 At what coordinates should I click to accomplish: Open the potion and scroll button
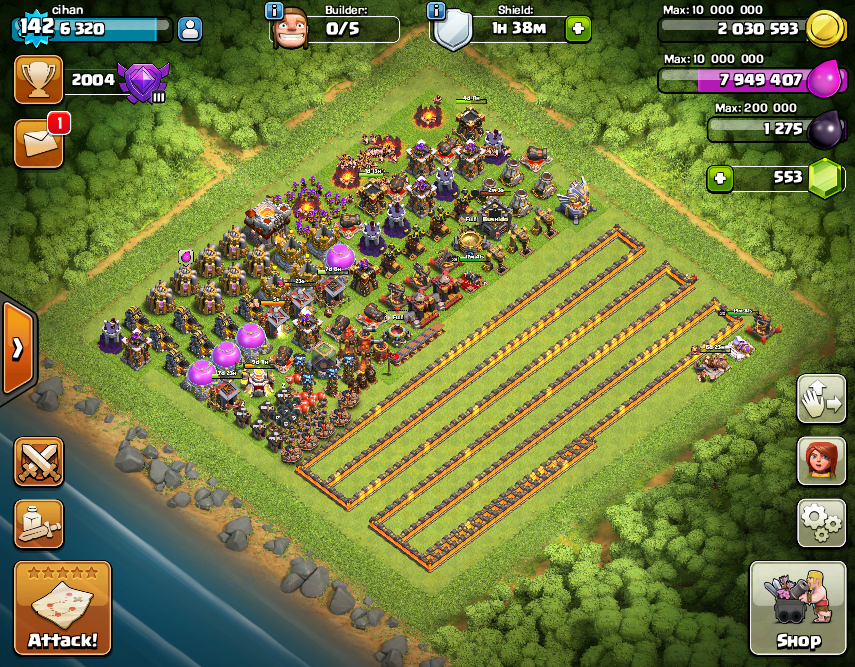[38, 524]
